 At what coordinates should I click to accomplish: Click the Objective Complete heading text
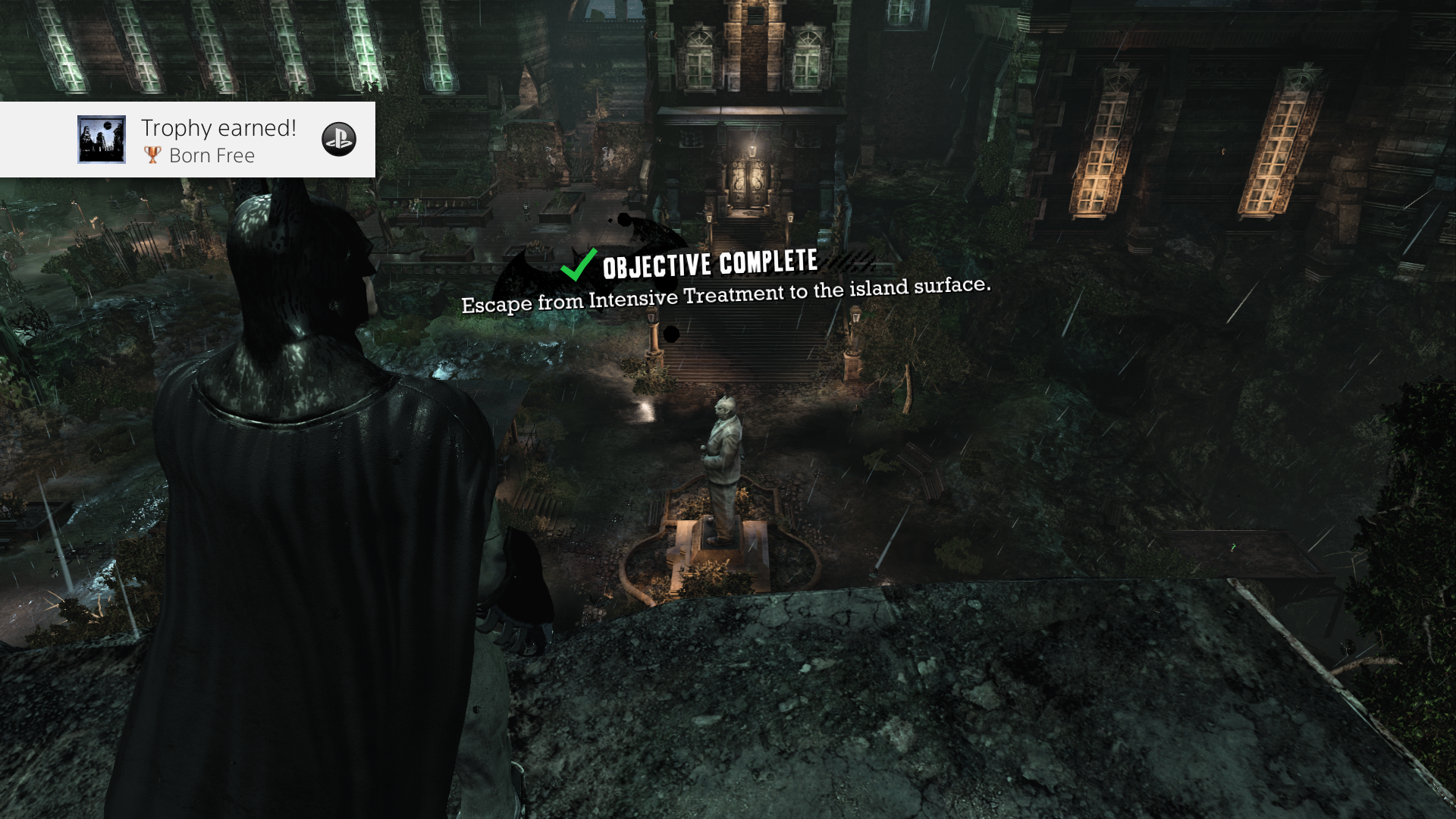point(709,265)
